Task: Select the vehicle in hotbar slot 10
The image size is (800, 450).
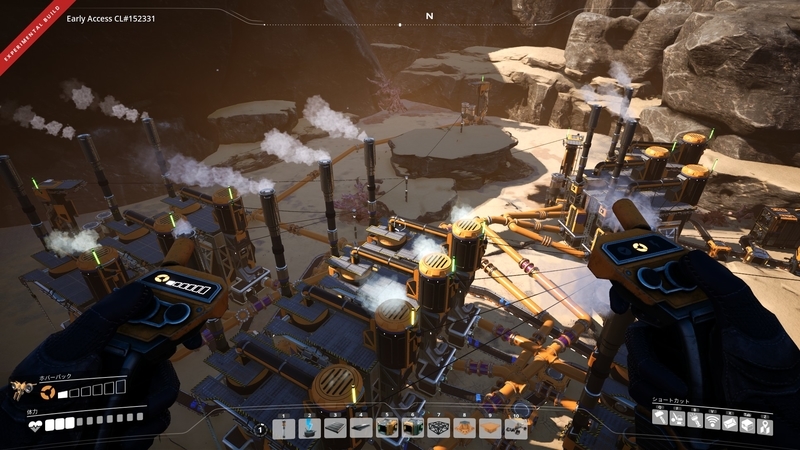Action: point(516,428)
